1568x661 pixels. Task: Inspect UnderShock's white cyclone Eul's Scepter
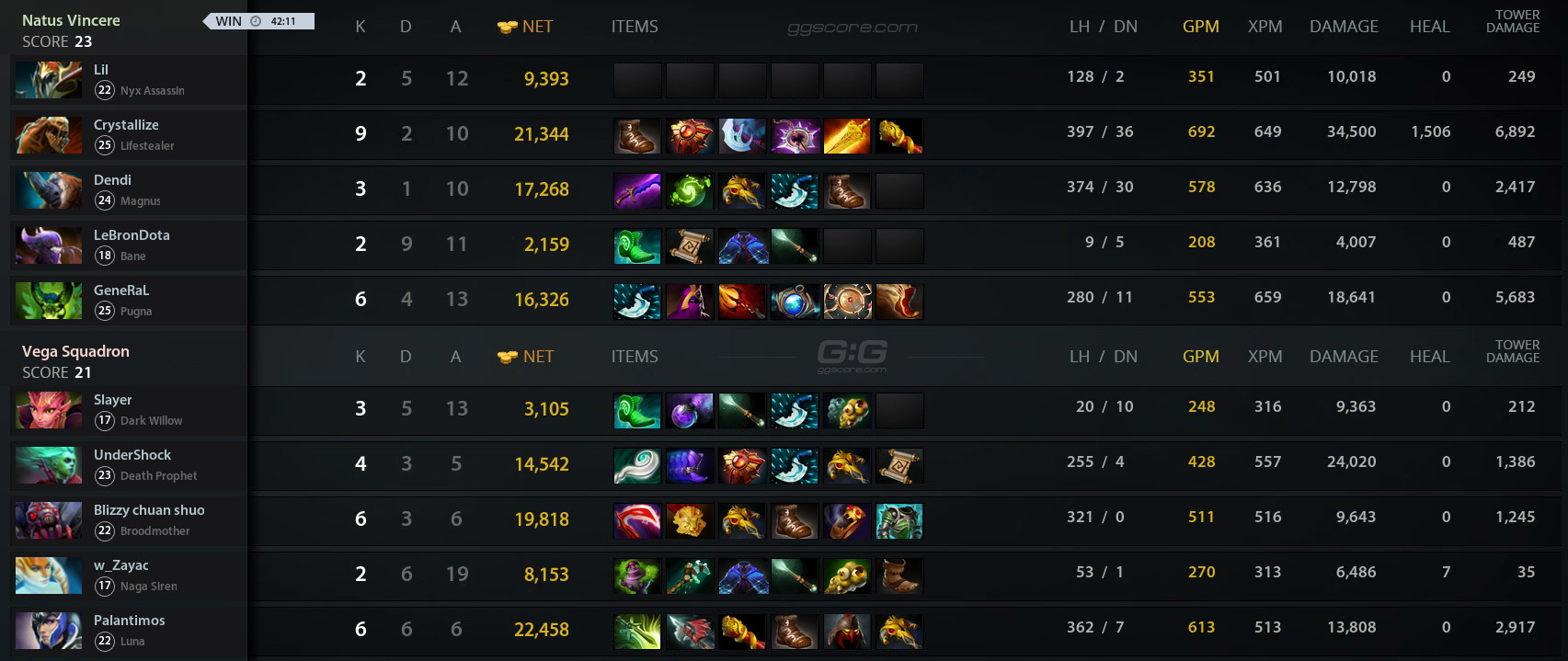coord(637,466)
